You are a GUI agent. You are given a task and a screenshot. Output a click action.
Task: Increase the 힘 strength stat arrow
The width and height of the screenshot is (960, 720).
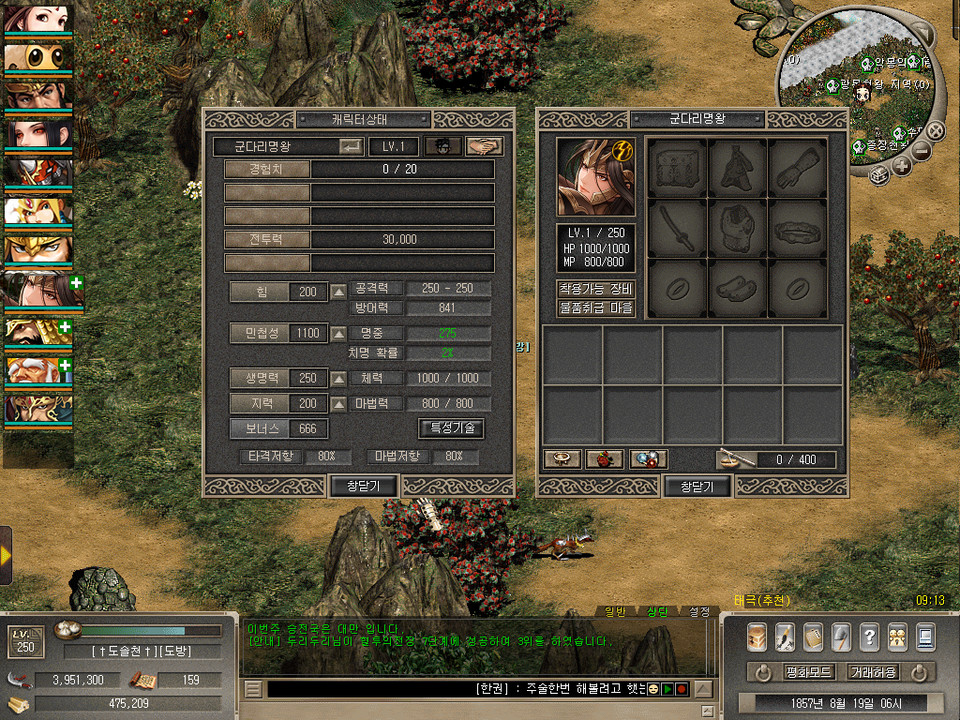[x=339, y=292]
